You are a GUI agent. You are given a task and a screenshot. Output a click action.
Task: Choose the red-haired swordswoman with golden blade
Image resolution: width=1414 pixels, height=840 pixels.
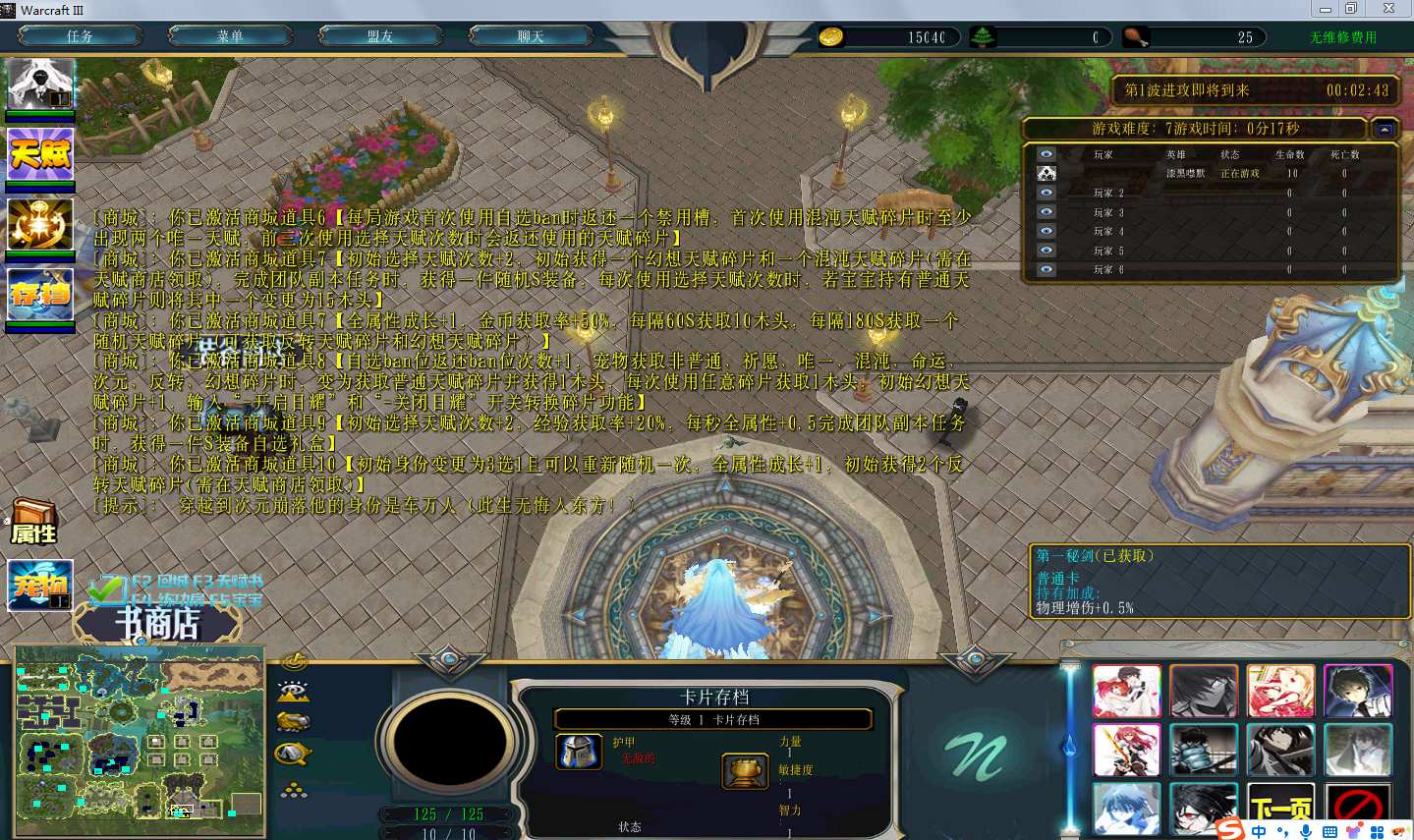[x=1126, y=750]
